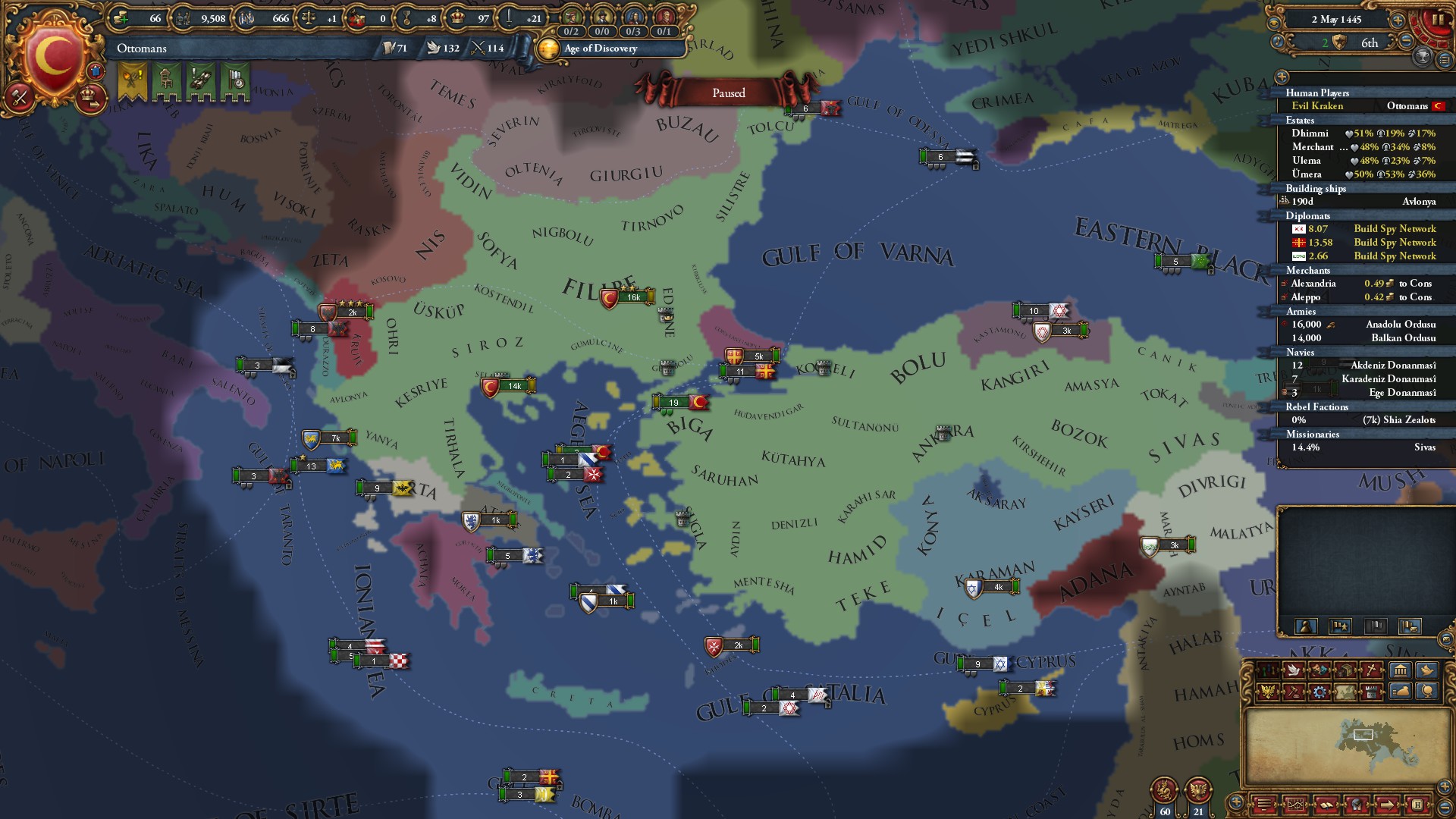The width and height of the screenshot is (1456, 819).
Task: Open the Ottomans country shield menu
Action: [53, 55]
